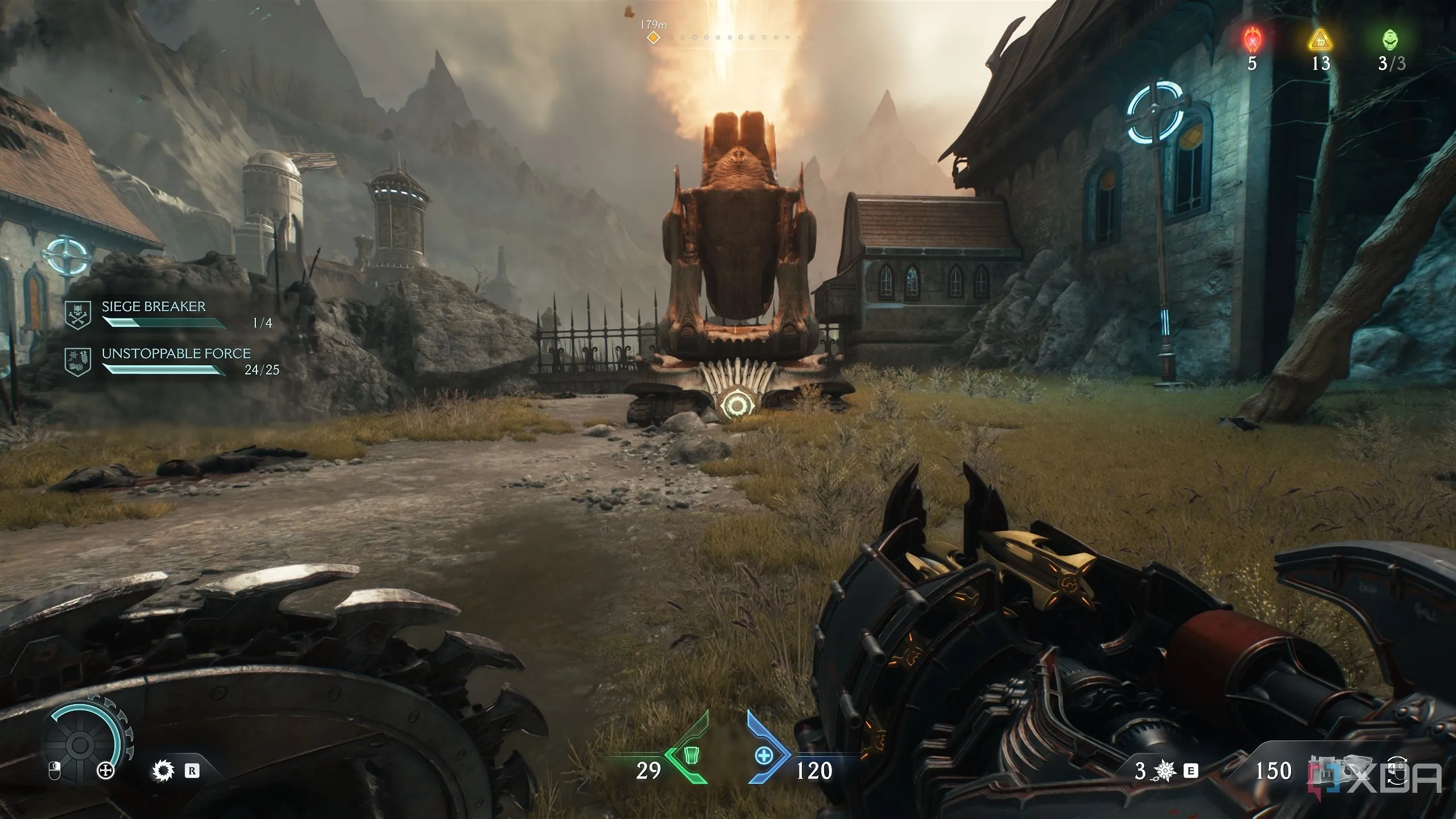
Task: Click the orange diamond waypoint marker
Action: tap(654, 38)
